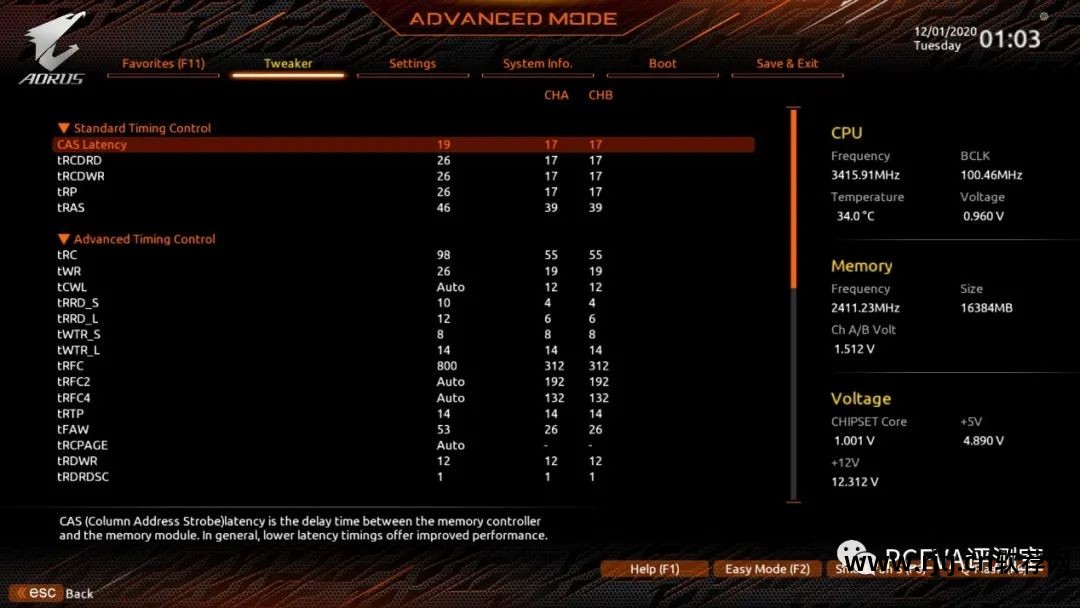Open the Boot tab
Screen dimensions: 1080x608
coord(662,64)
